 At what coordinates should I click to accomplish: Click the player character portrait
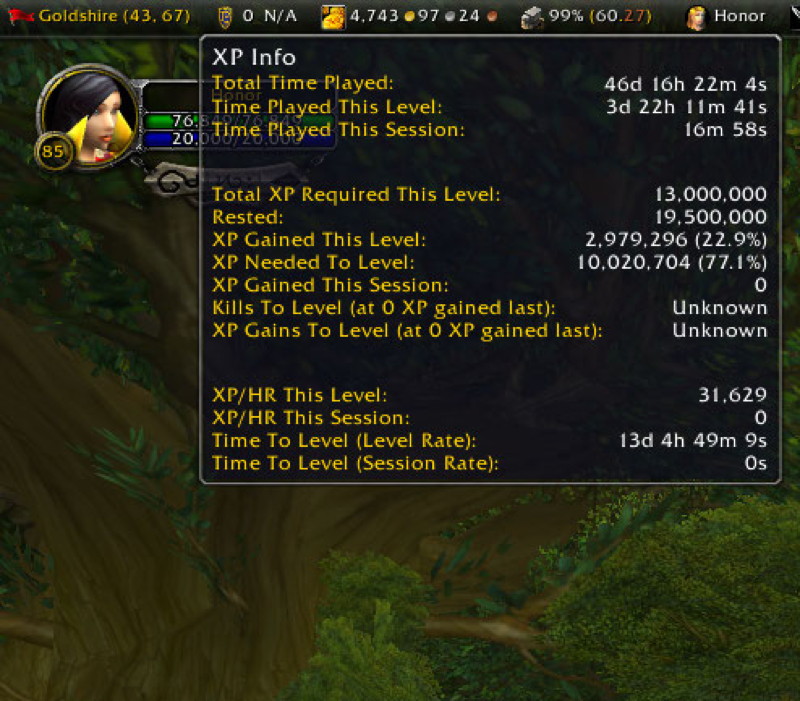pos(88,115)
